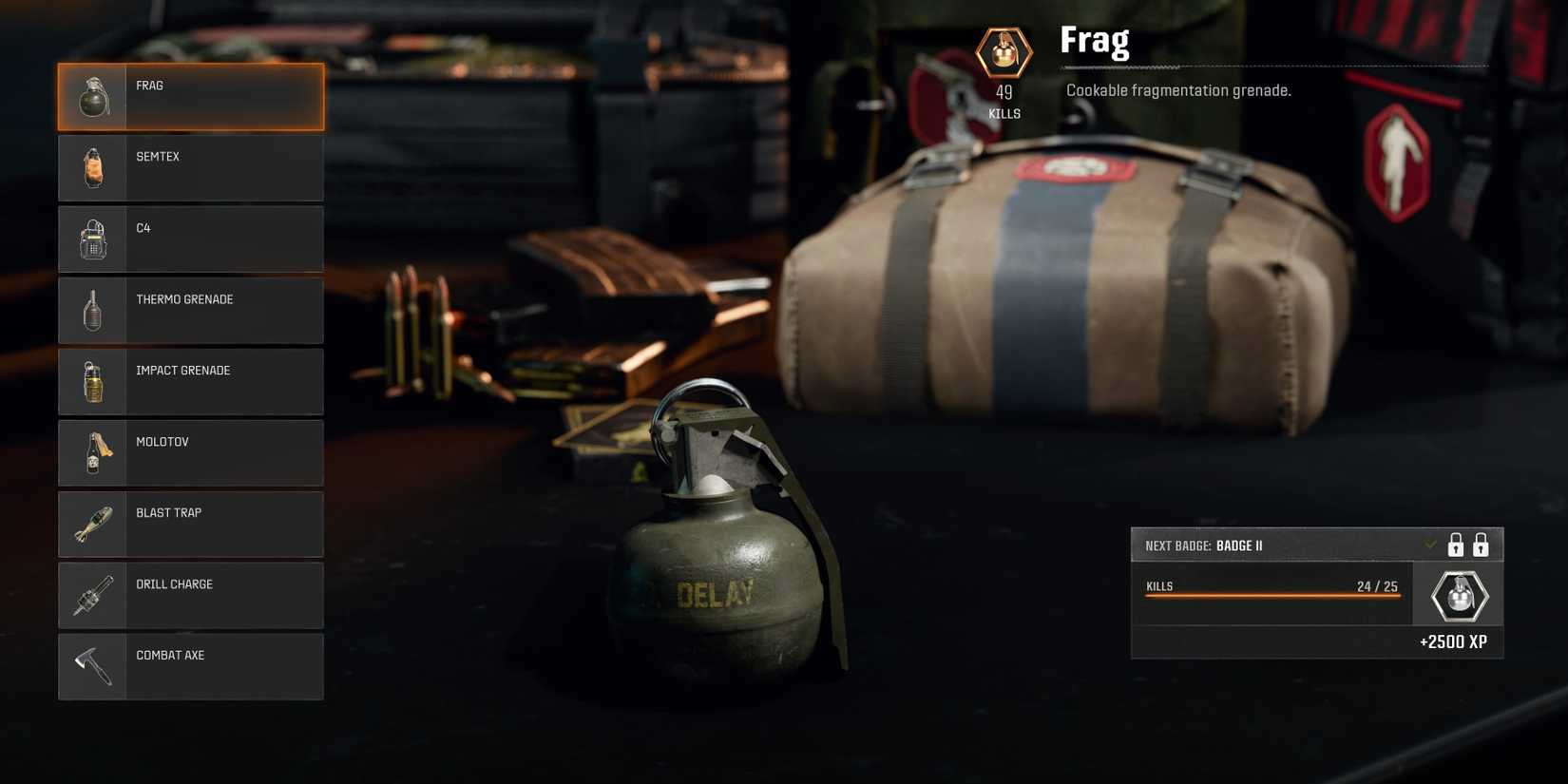Screen dimensions: 1568x784
Task: Click the Semtex equipment icon
Action: pos(91,167)
